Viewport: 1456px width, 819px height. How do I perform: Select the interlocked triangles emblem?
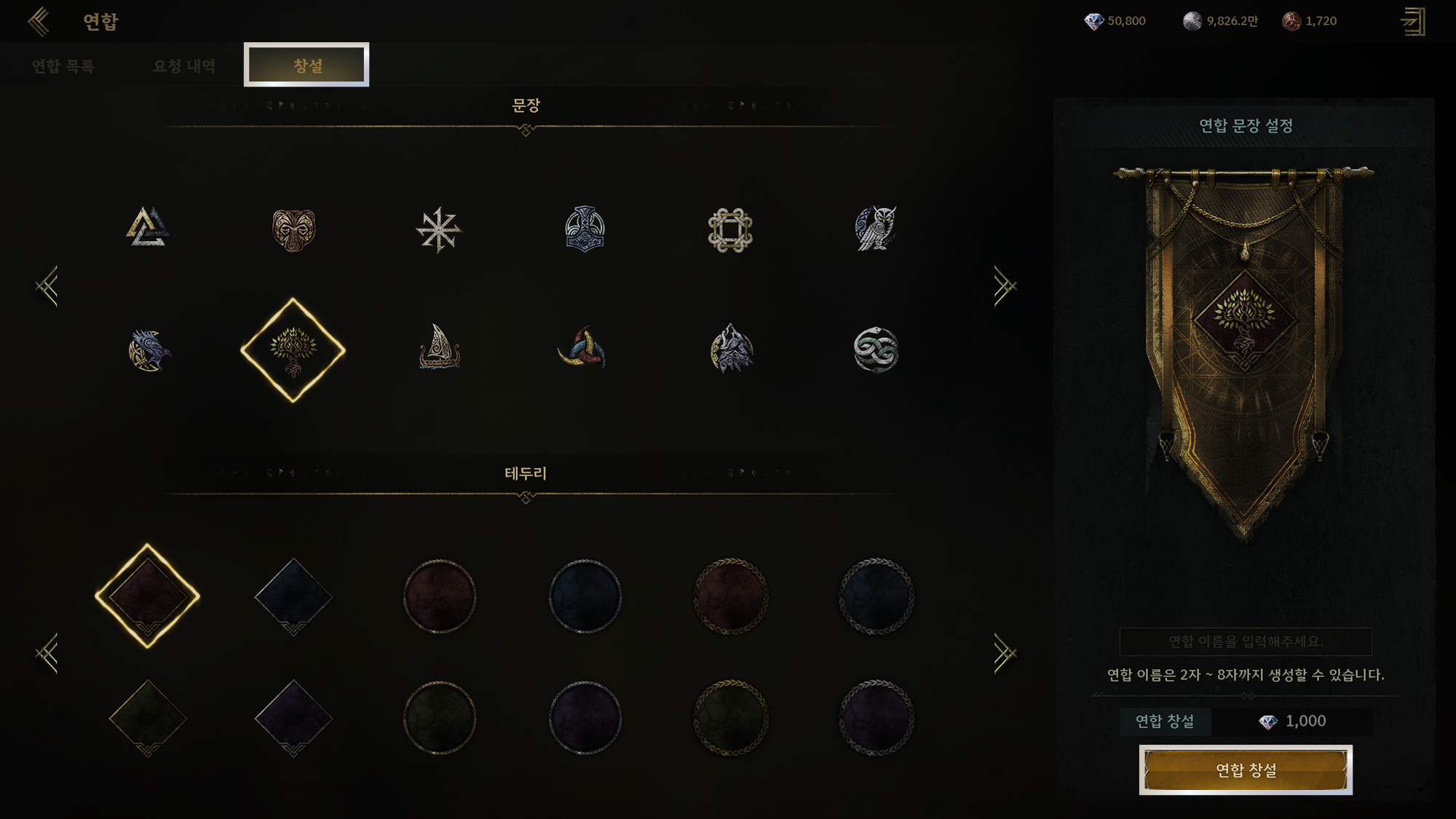(148, 228)
